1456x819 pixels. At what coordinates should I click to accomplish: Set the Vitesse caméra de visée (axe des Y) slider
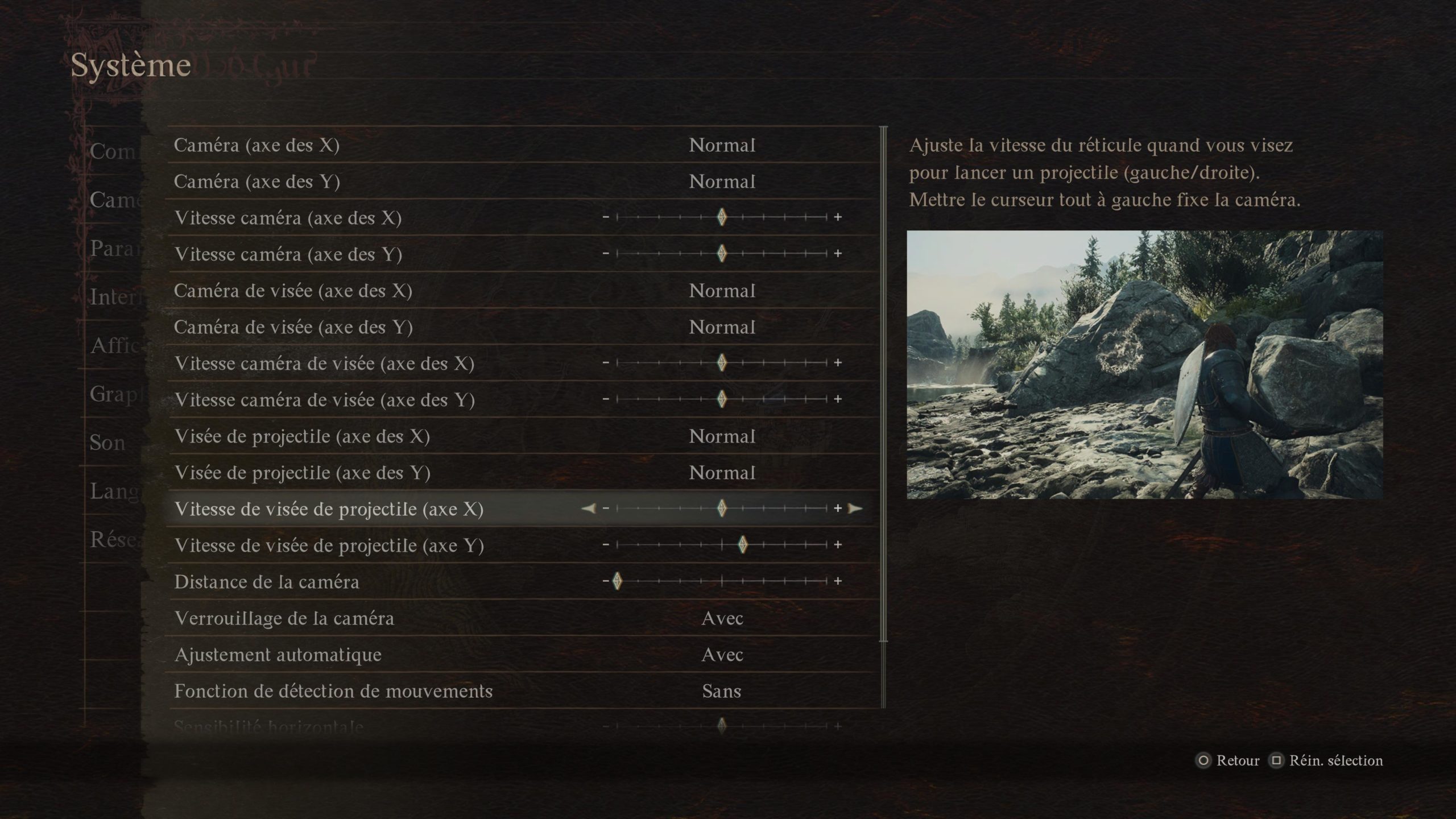pos(722,399)
